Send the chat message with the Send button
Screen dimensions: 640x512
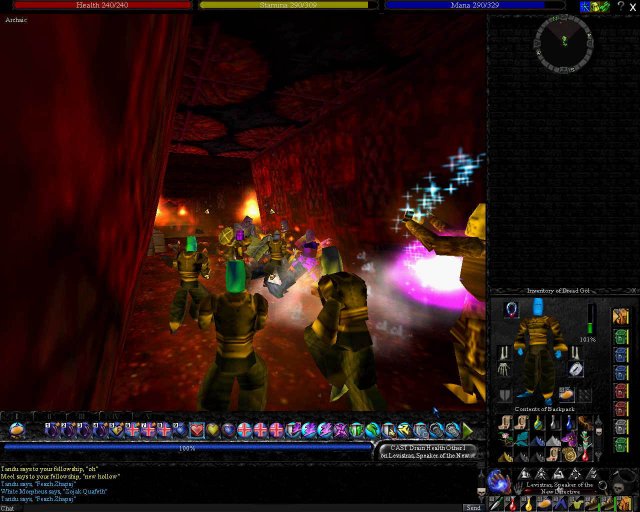tap(473, 507)
